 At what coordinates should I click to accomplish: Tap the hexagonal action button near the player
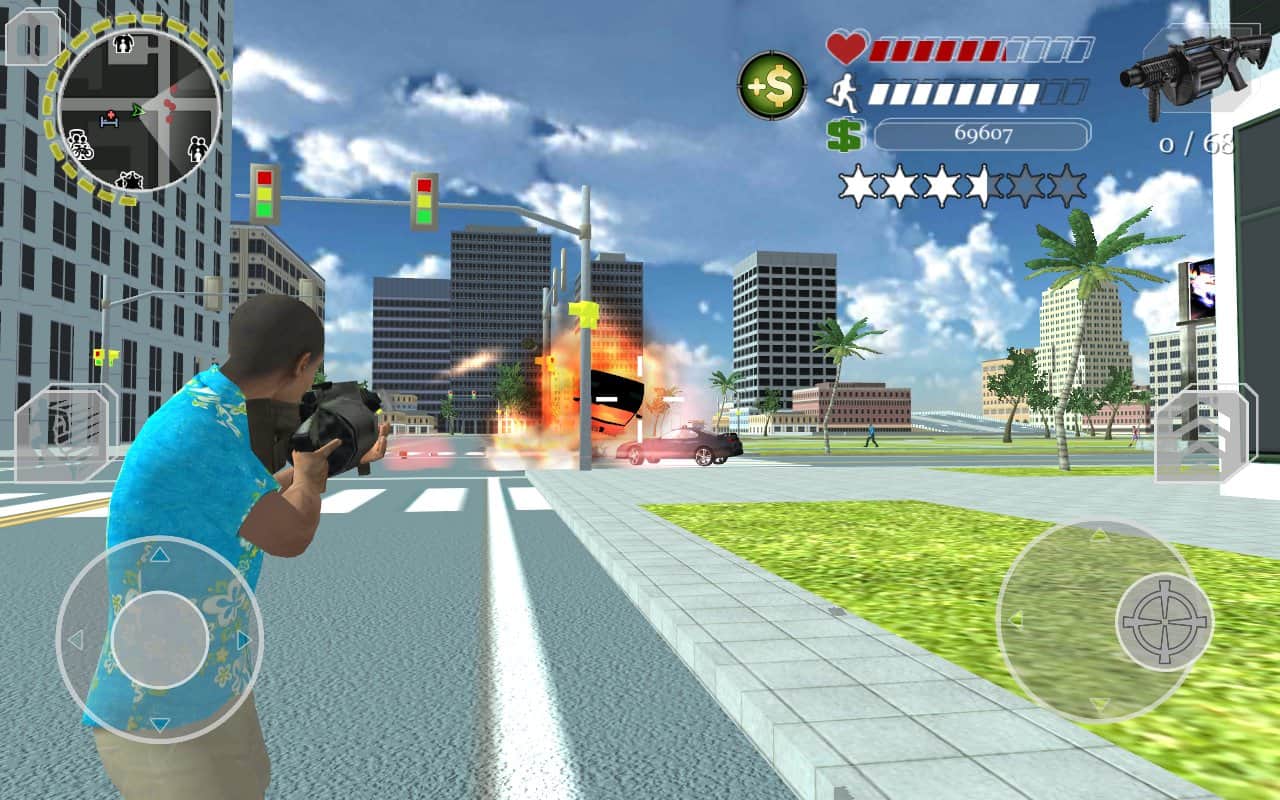click(62, 434)
